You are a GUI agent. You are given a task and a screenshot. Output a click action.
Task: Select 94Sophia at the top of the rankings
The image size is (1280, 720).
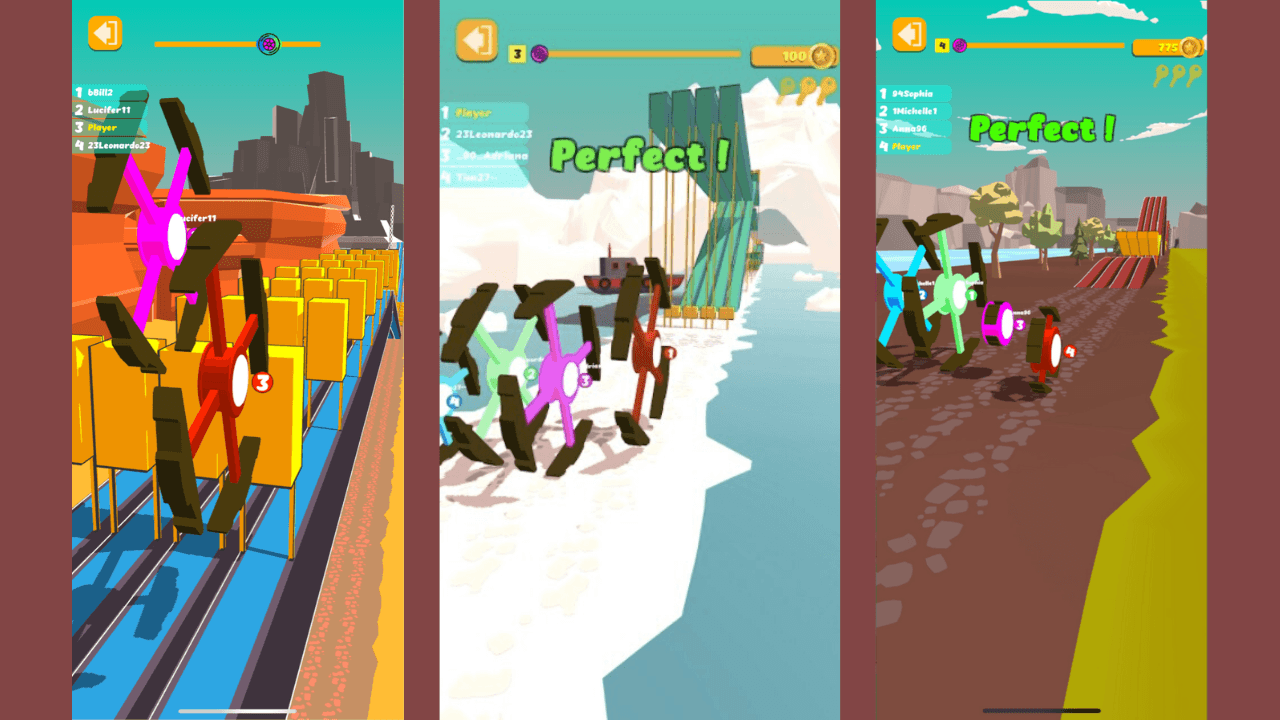tap(912, 93)
